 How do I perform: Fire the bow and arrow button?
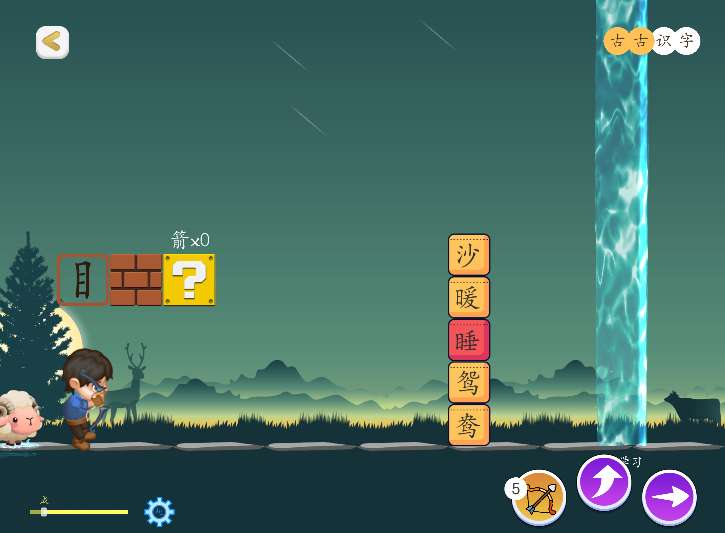[x=541, y=496]
